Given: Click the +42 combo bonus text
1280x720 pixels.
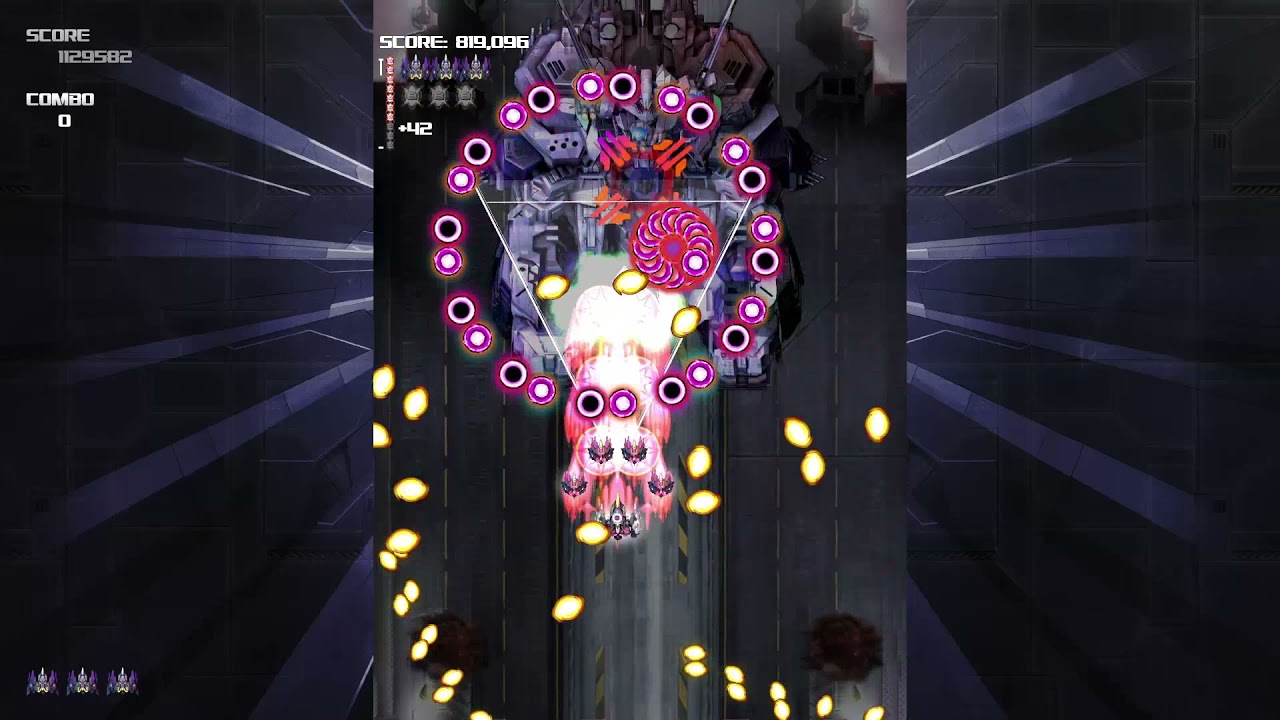Looking at the screenshot, I should pos(415,128).
